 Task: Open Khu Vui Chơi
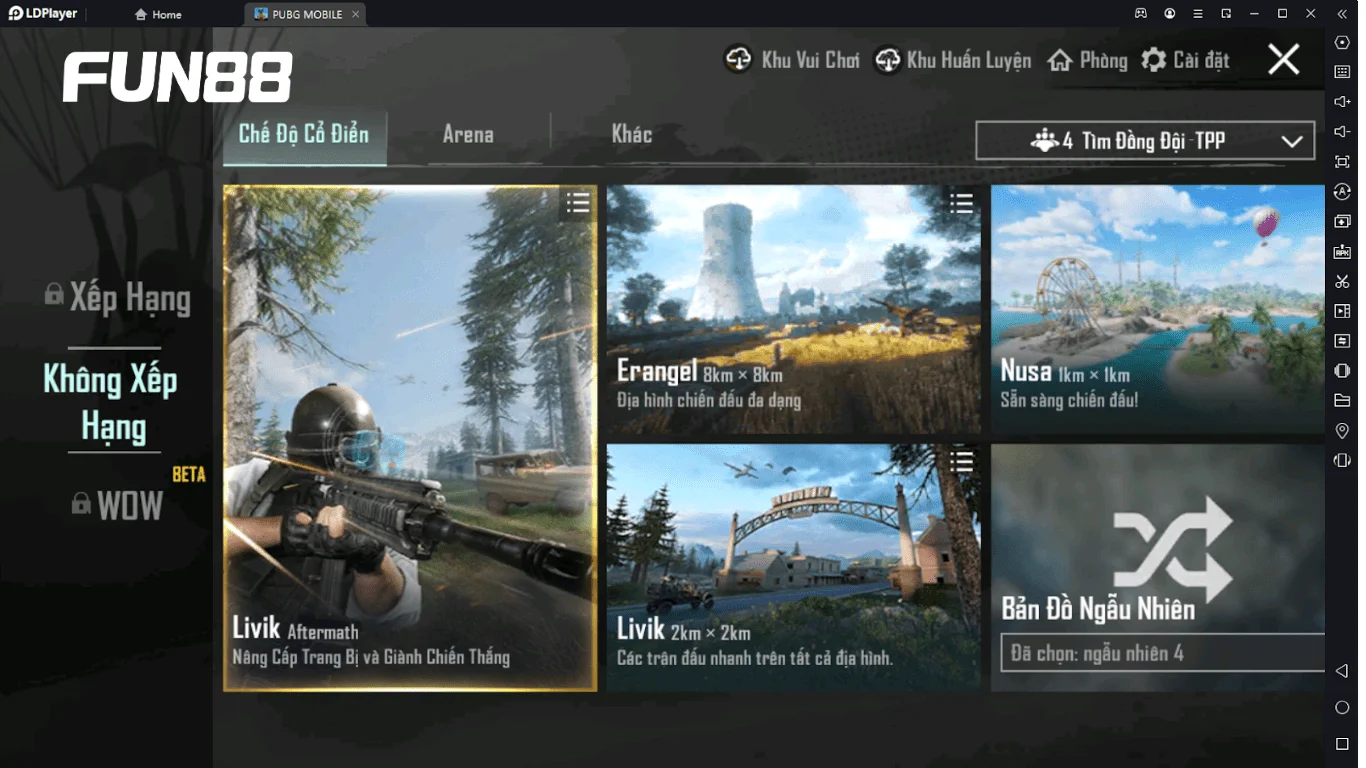point(792,60)
